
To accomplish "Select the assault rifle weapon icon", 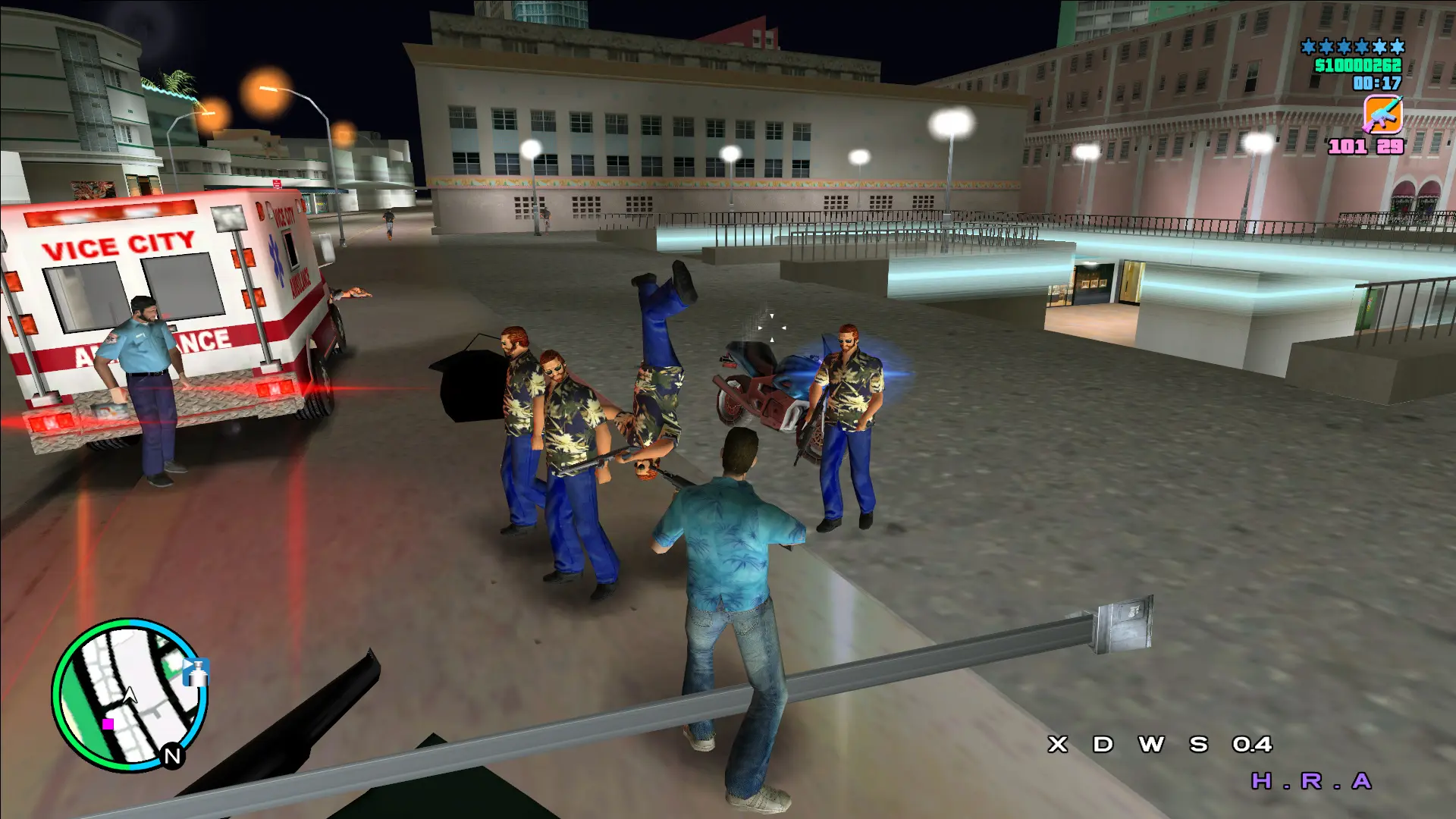I will pyautogui.click(x=1382, y=115).
